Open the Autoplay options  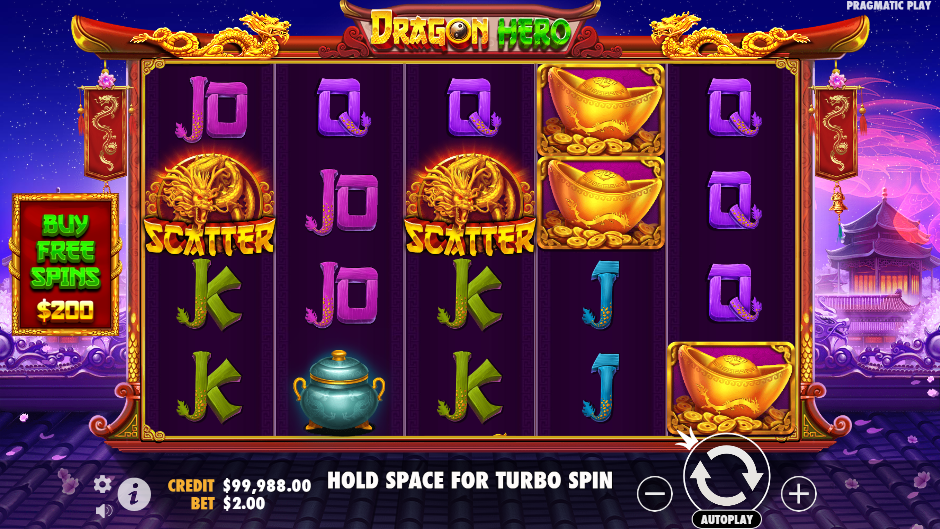[726, 520]
